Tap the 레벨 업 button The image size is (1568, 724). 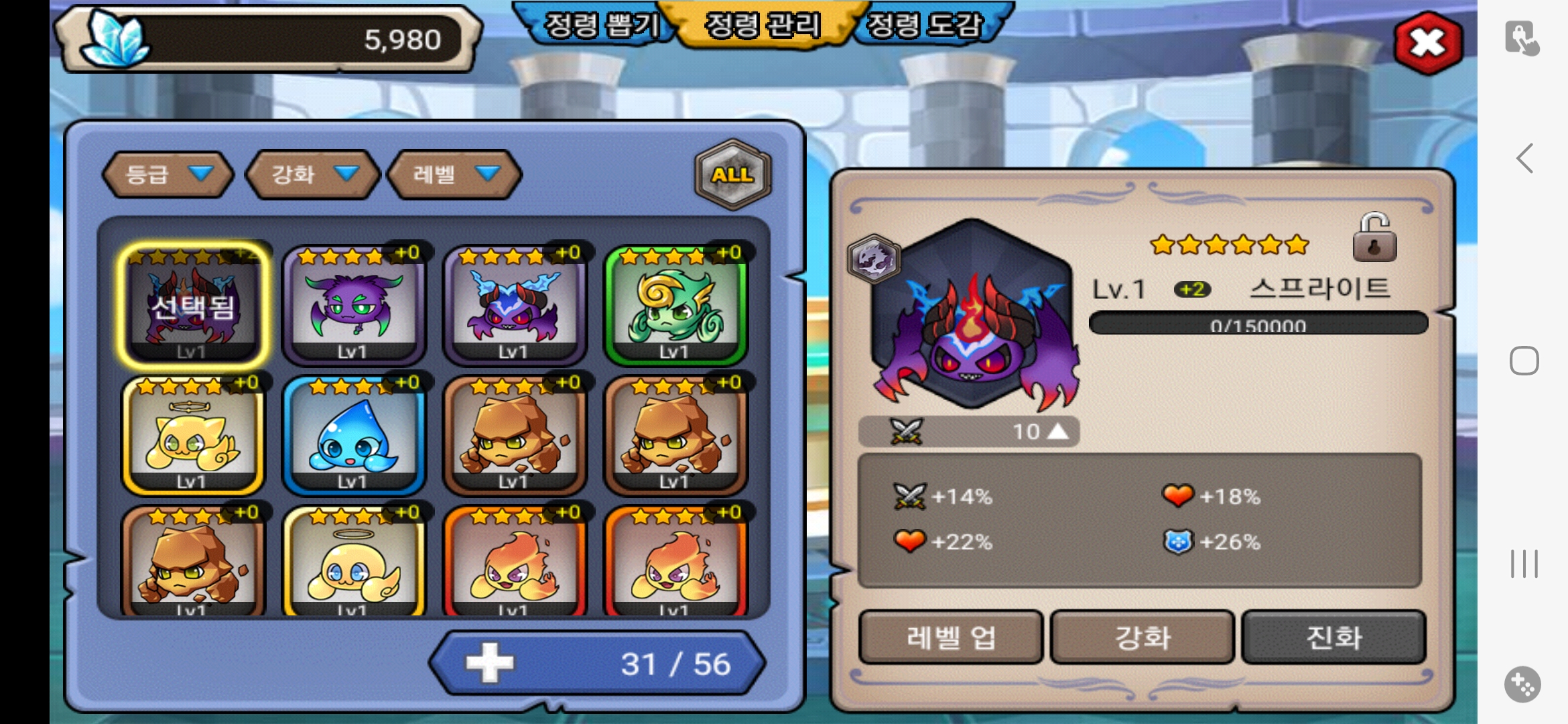click(951, 637)
